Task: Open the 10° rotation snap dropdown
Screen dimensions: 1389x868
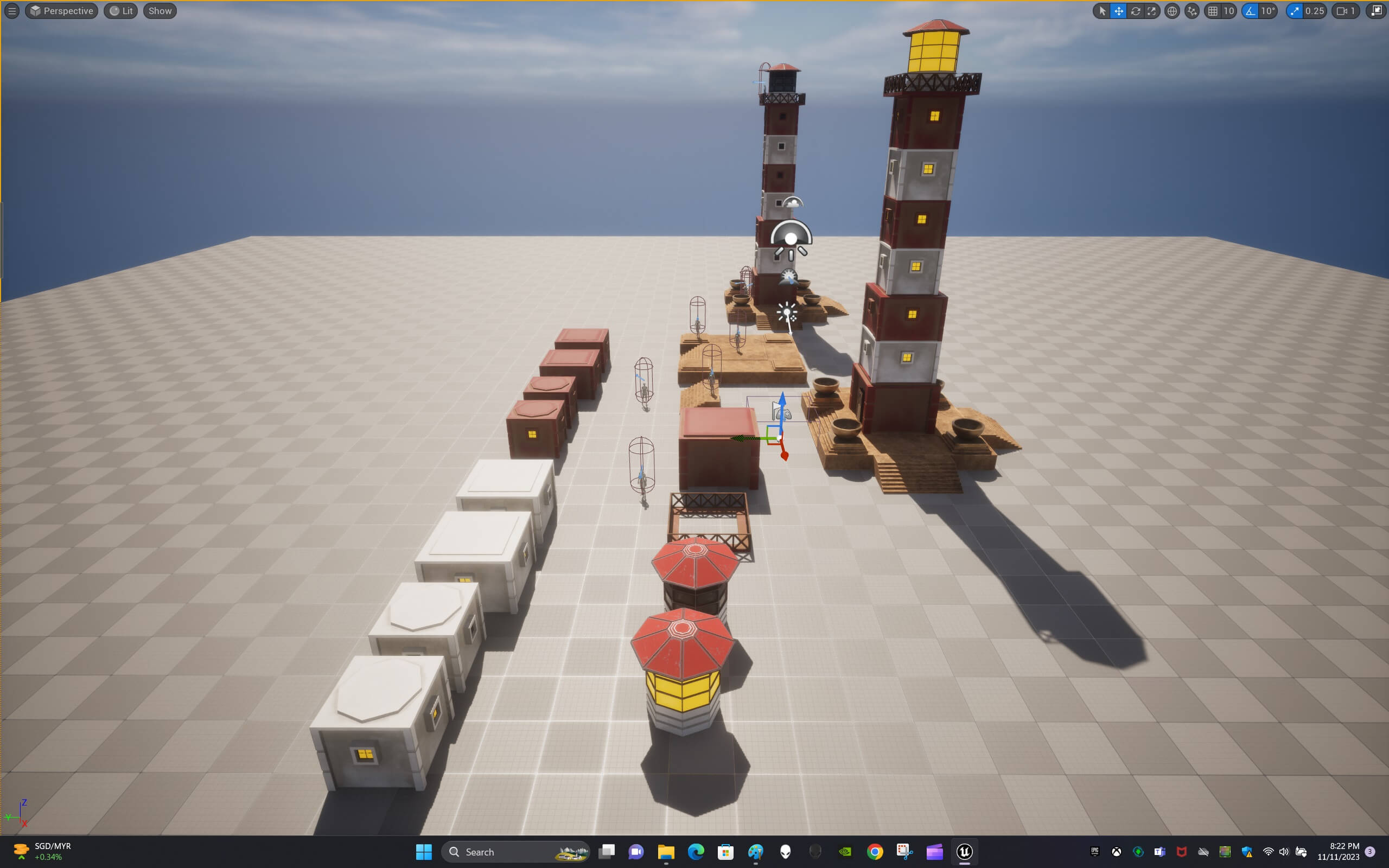Action: click(x=1269, y=11)
